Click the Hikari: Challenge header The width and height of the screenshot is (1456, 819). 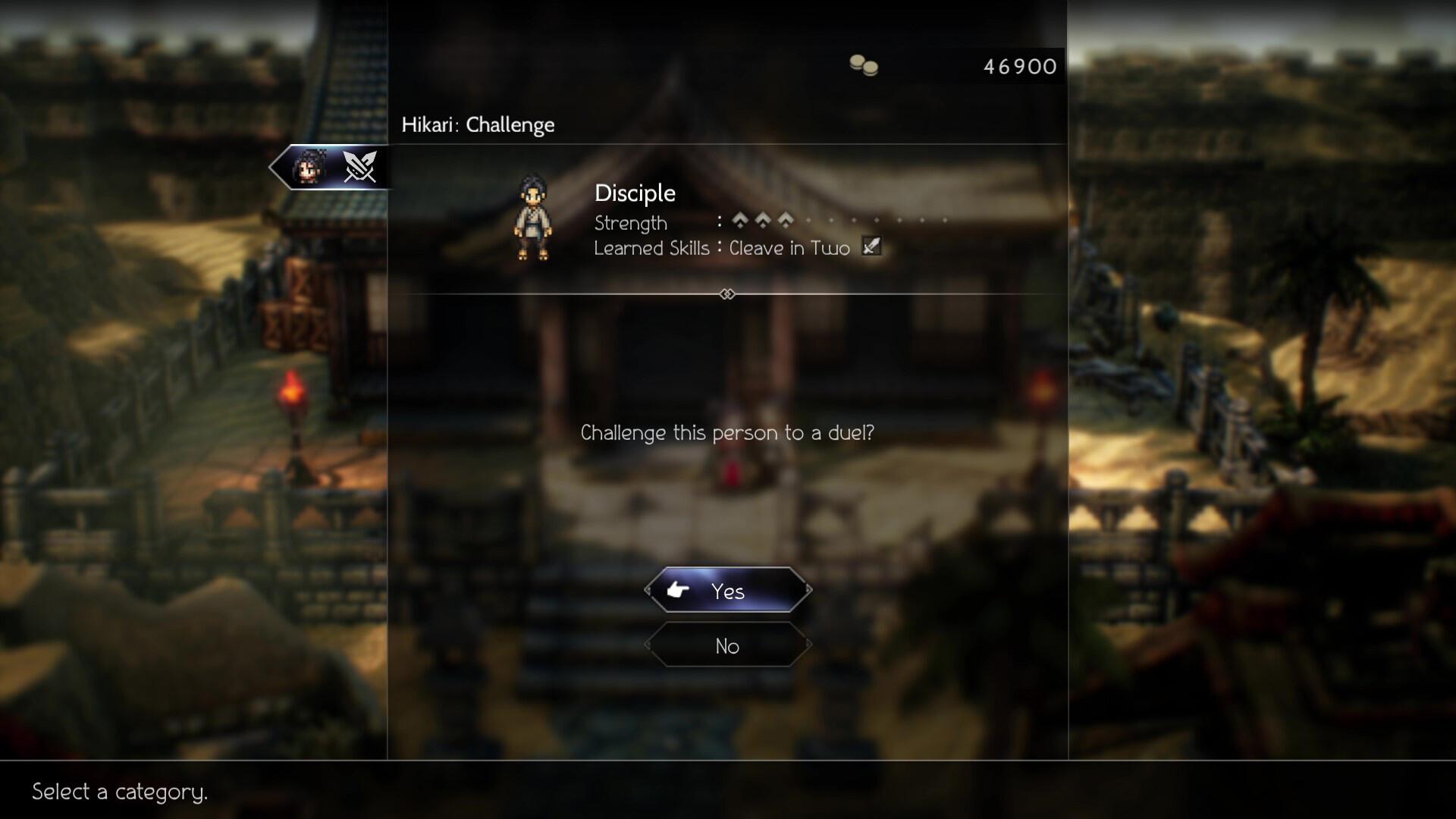[x=478, y=125]
